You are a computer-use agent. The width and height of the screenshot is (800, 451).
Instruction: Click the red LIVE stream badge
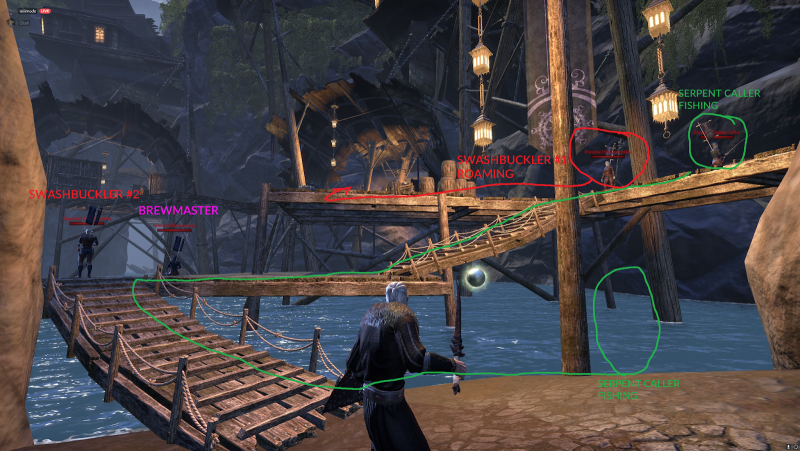[x=45, y=11]
